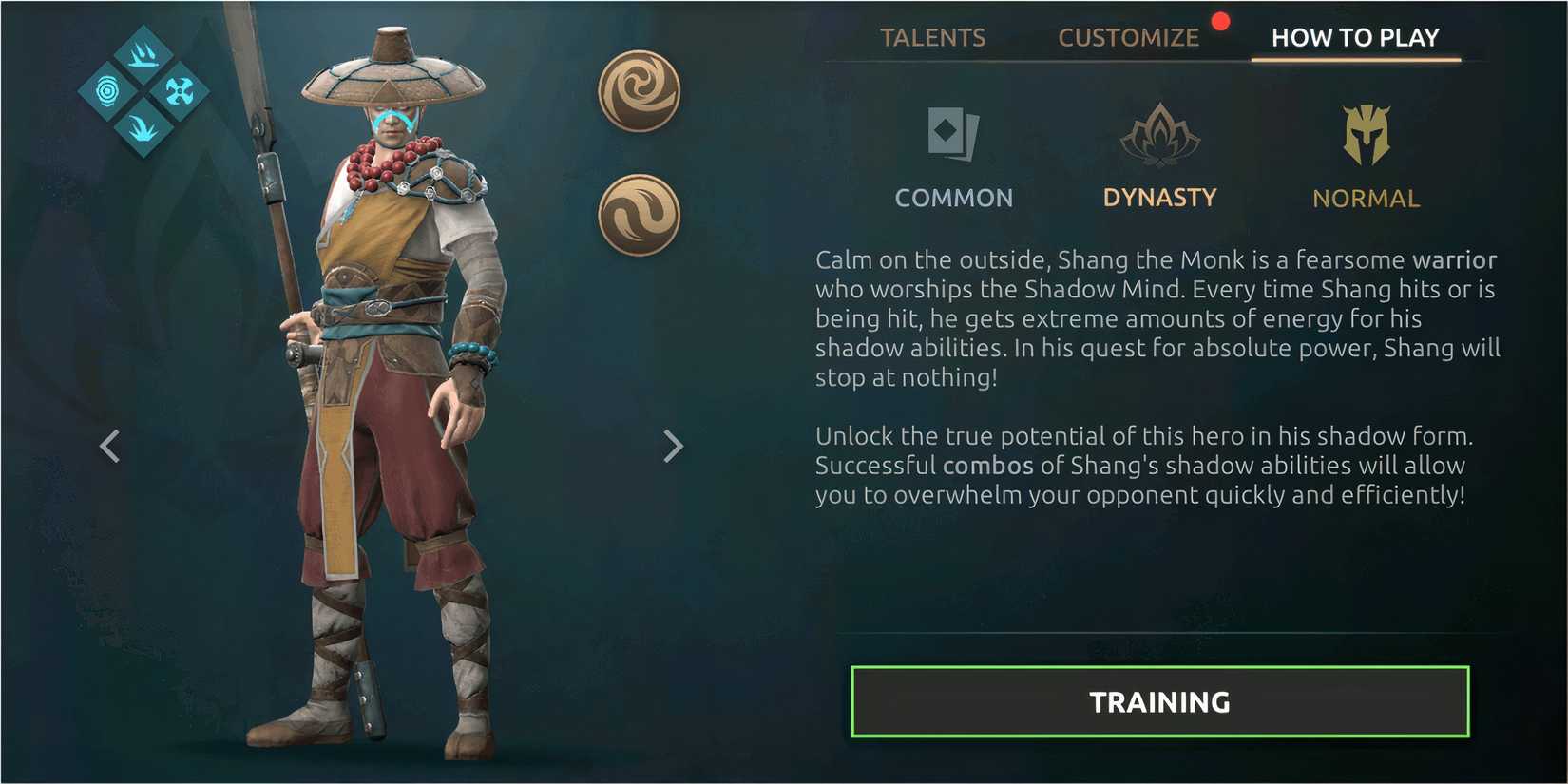Open the CUSTOMIZE tab
Screen dimensions: 1568x784
point(1129,37)
